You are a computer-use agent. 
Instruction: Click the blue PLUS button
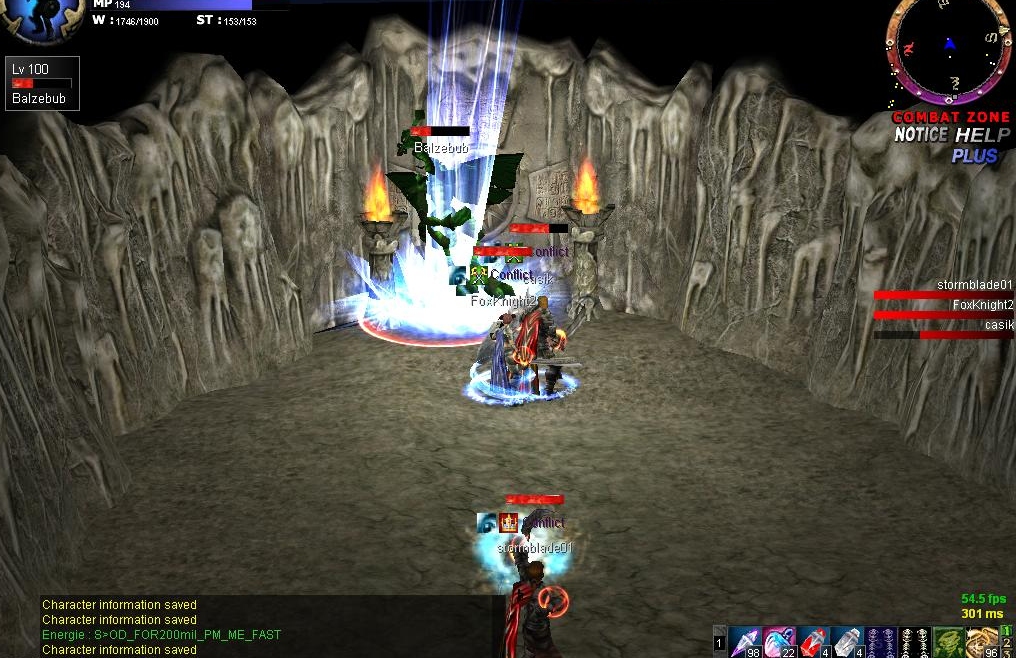point(974,156)
